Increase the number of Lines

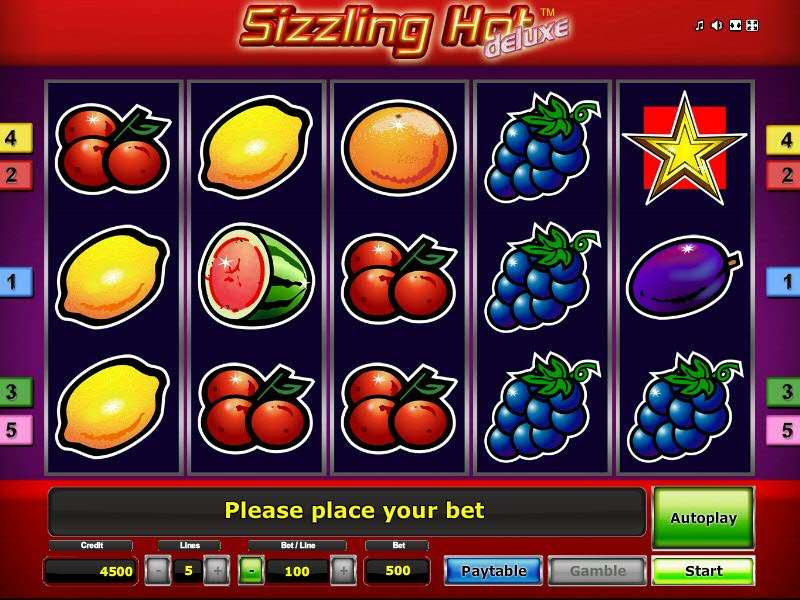(217, 571)
